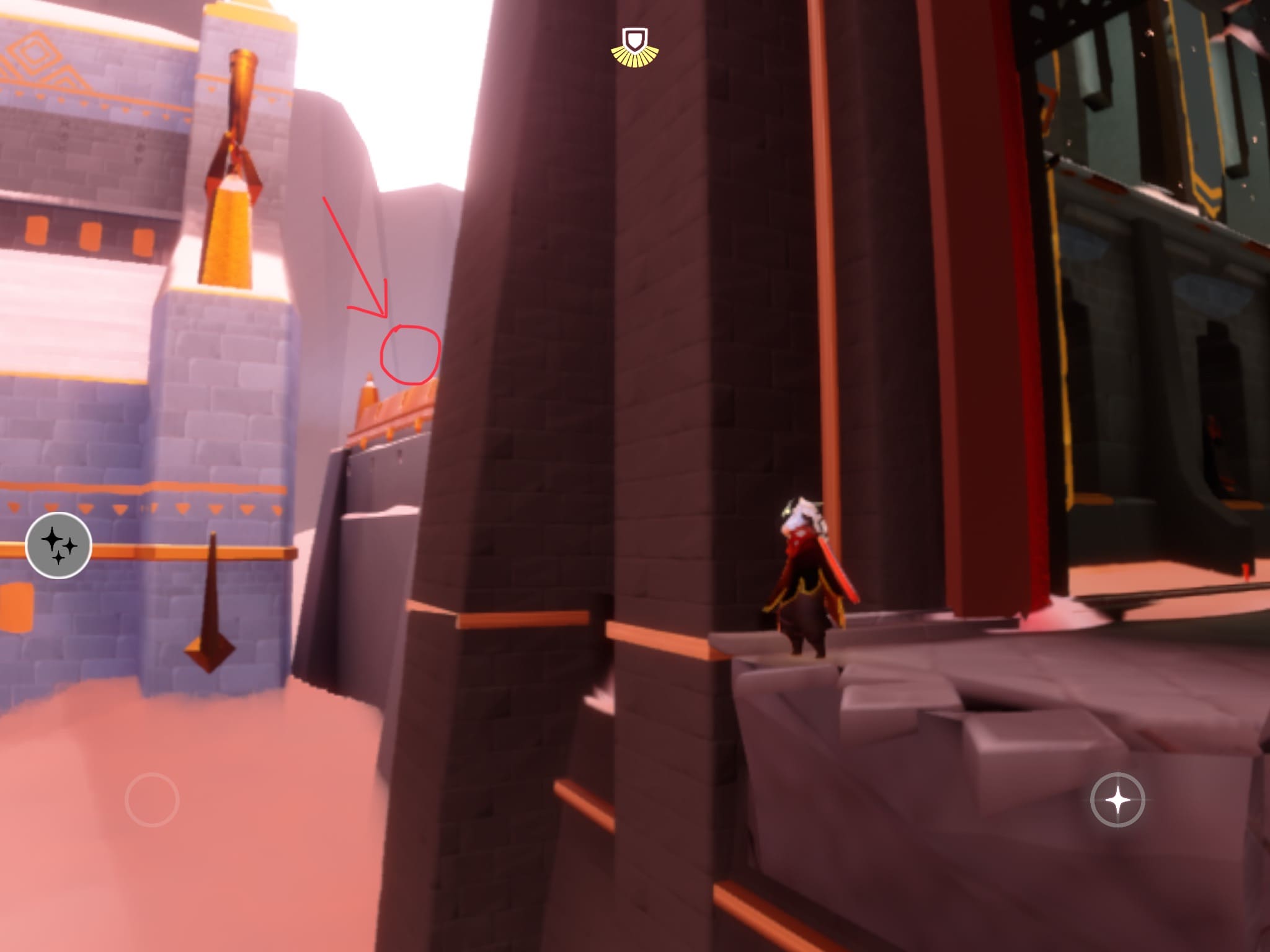Viewport: 1270px width, 952px height.
Task: Tap the four-point star fly button
Action: click(x=1117, y=800)
